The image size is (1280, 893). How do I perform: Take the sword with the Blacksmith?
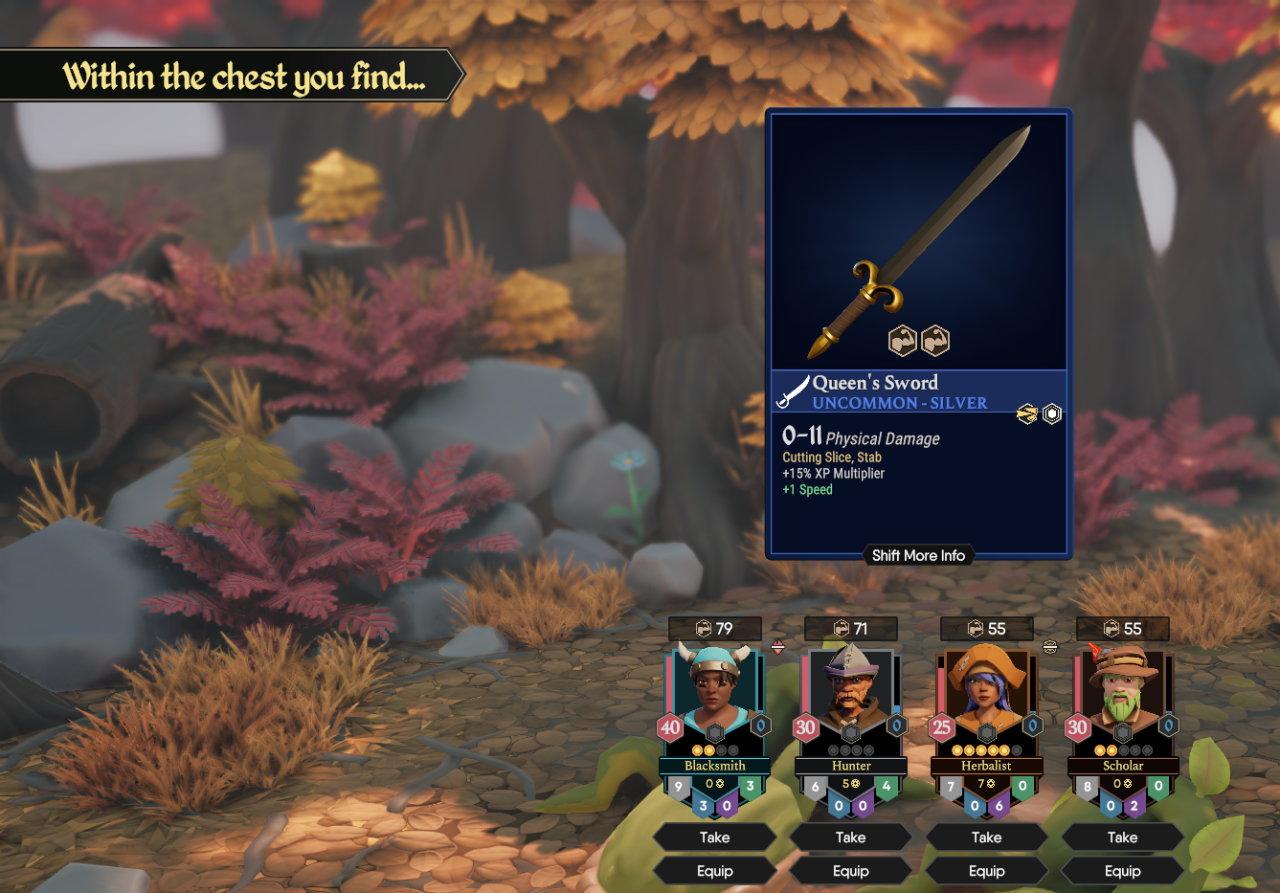715,837
